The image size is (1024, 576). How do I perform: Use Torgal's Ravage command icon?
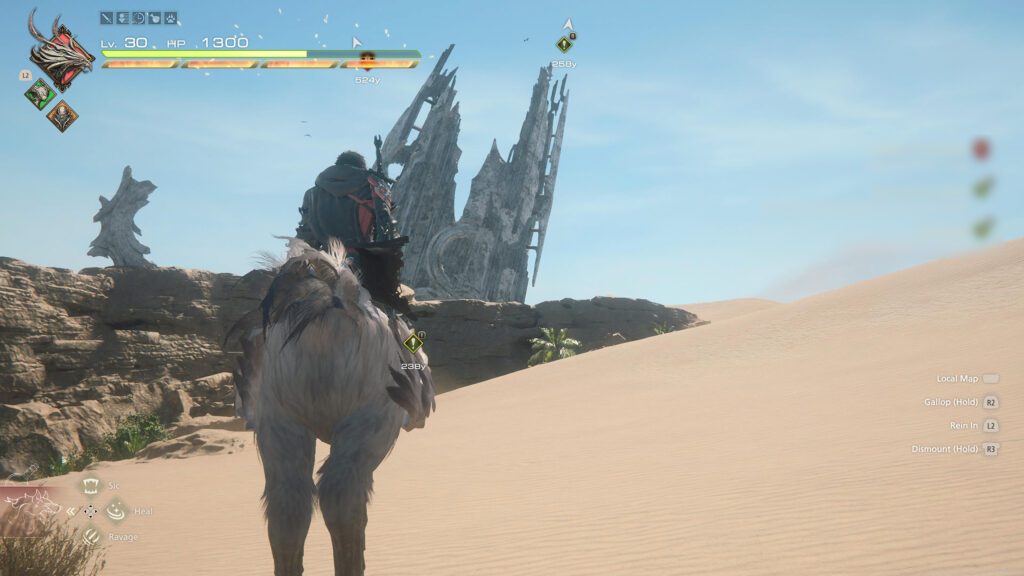(x=91, y=537)
